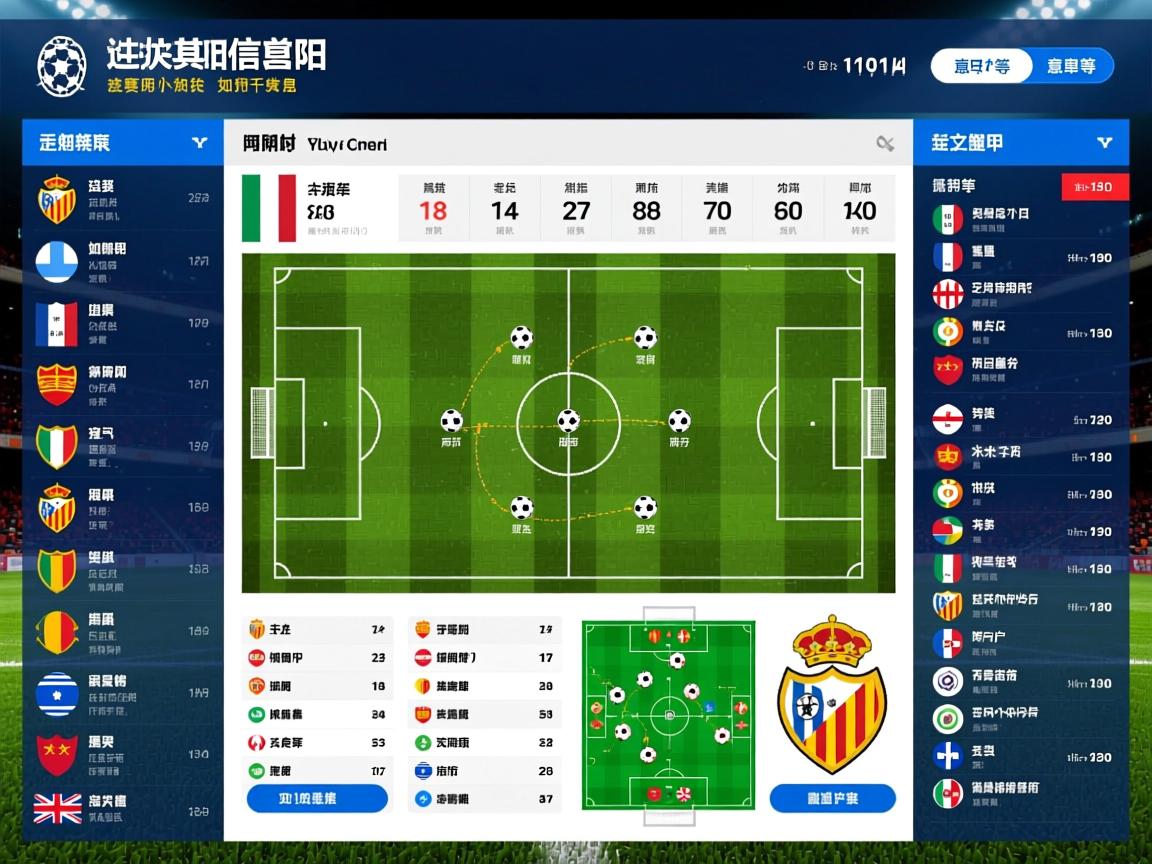
Task: Select the player marker in the centre circle
Action: tap(568, 421)
